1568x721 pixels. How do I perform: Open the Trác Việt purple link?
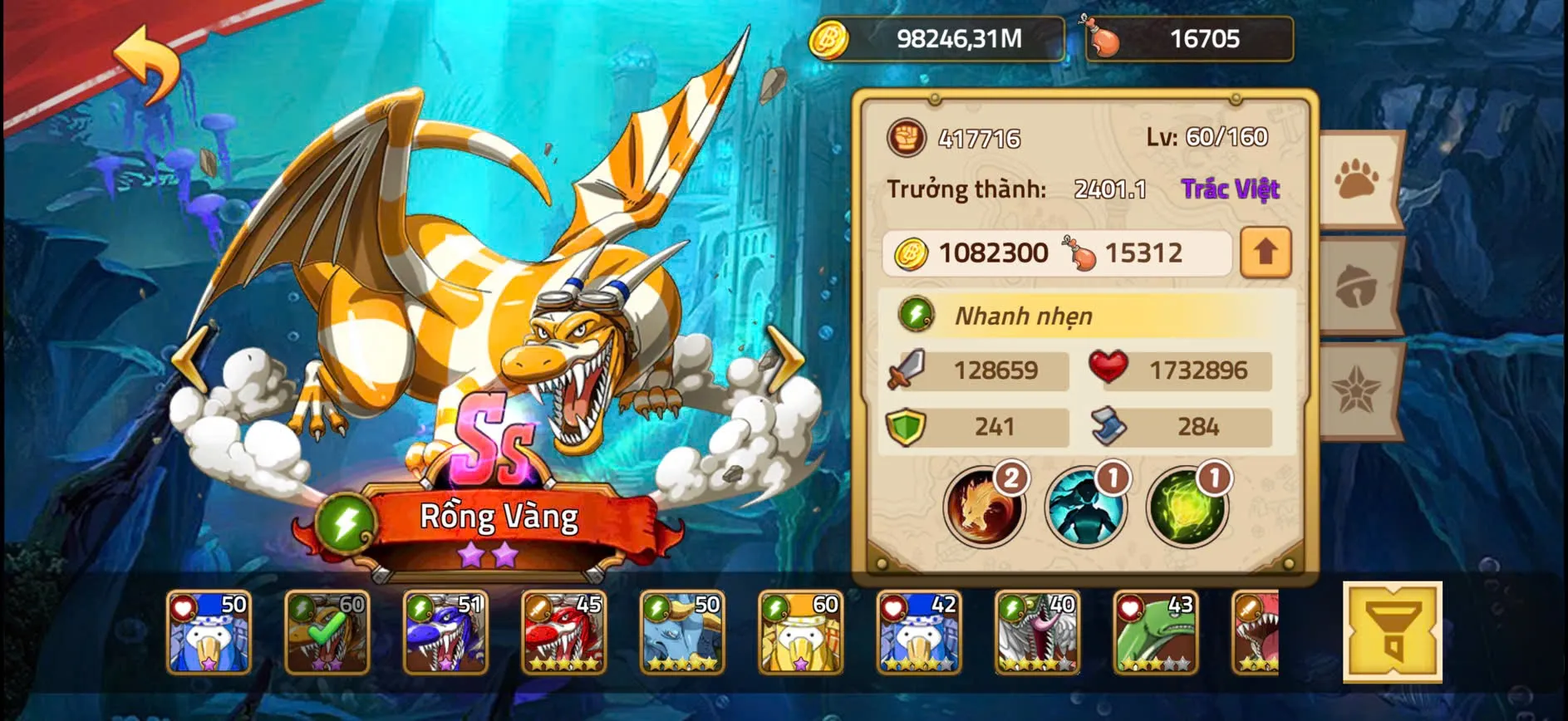tap(1230, 189)
